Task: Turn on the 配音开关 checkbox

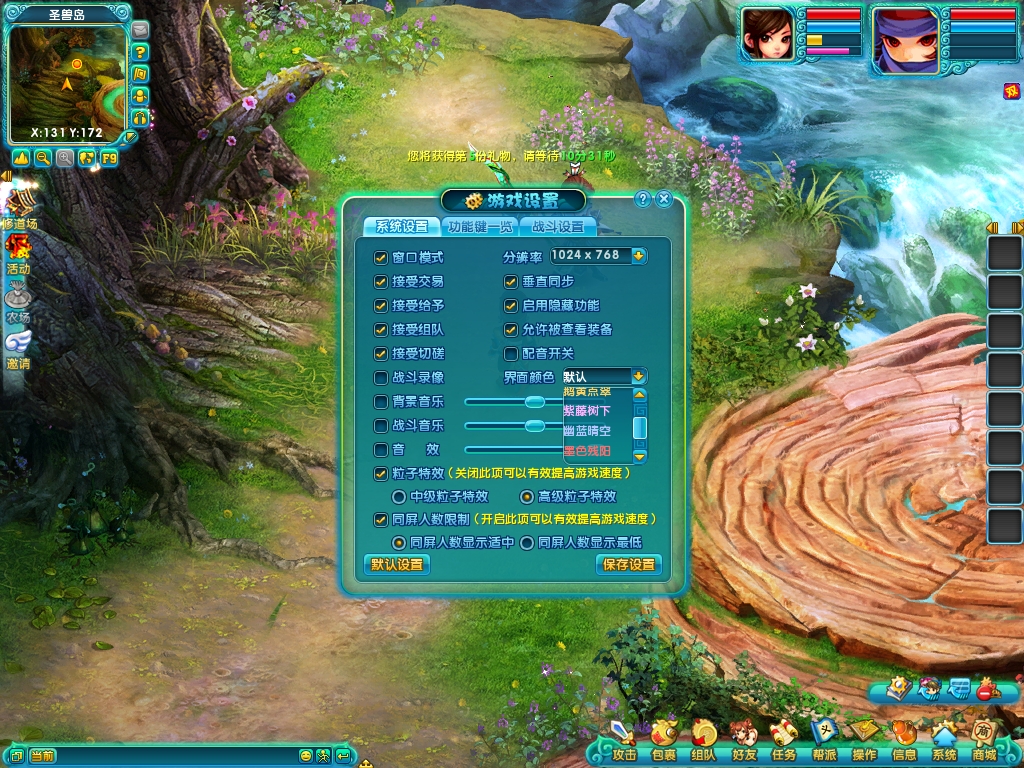Action: [511, 353]
